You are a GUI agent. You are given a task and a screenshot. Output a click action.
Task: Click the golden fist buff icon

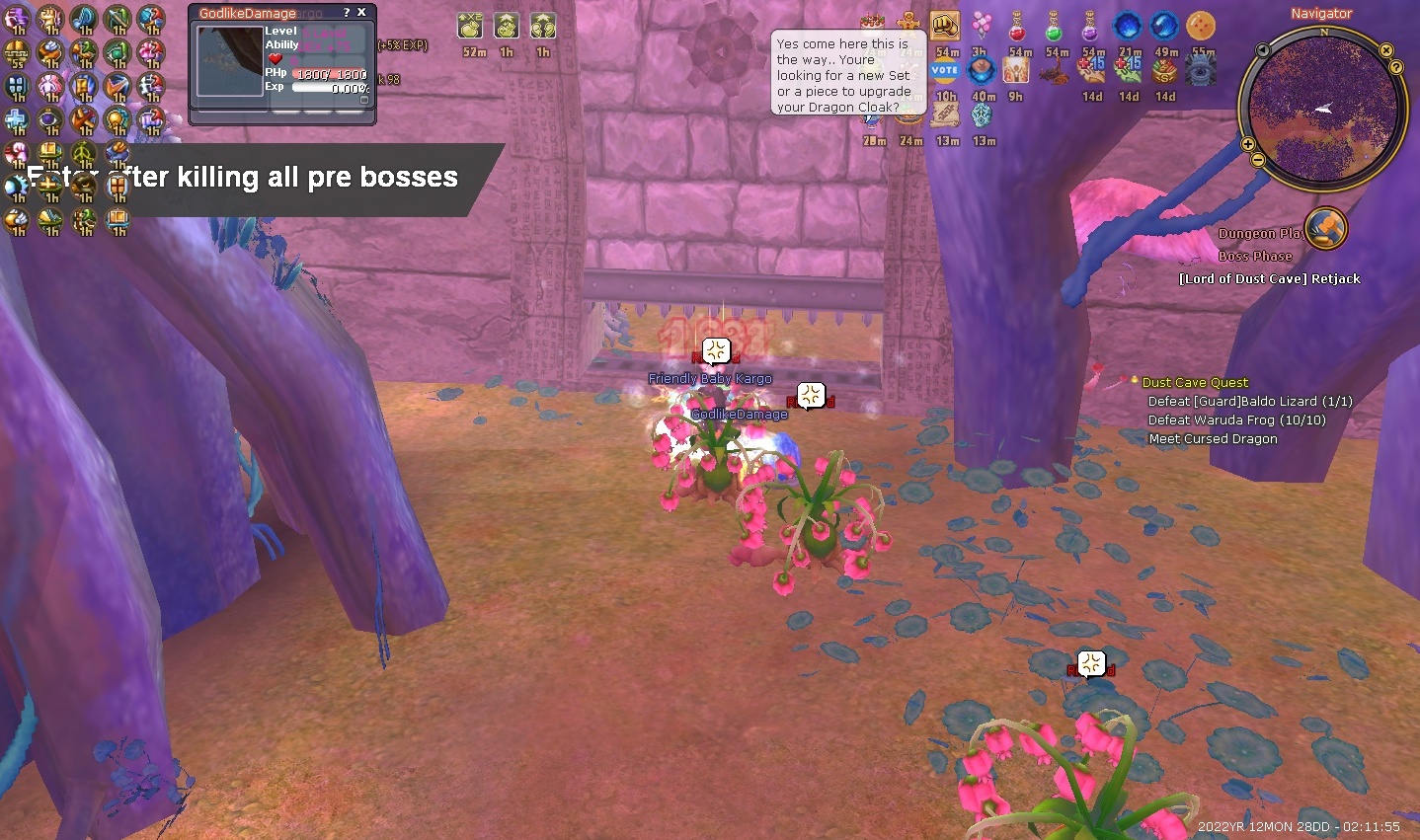pos(945,26)
